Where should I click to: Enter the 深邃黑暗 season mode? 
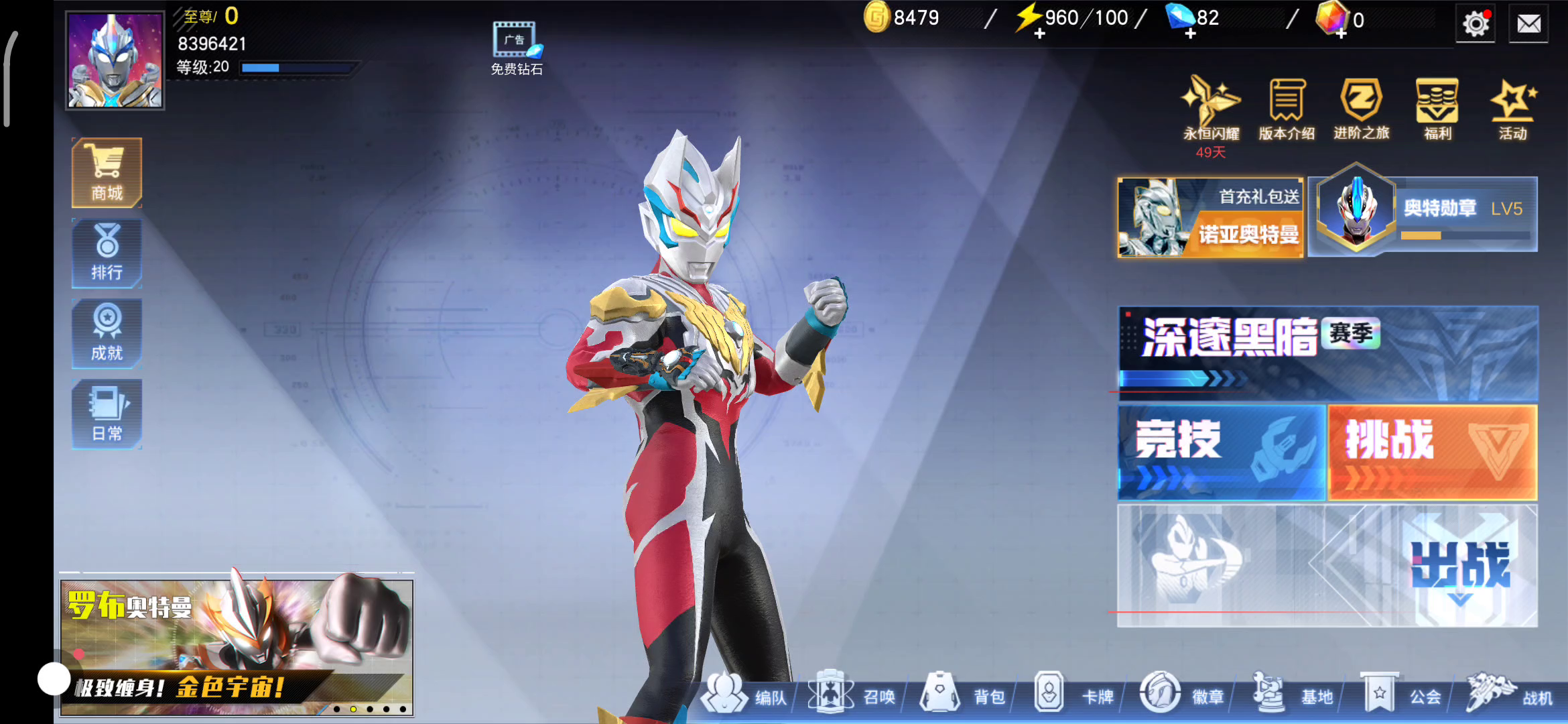(x=1327, y=353)
